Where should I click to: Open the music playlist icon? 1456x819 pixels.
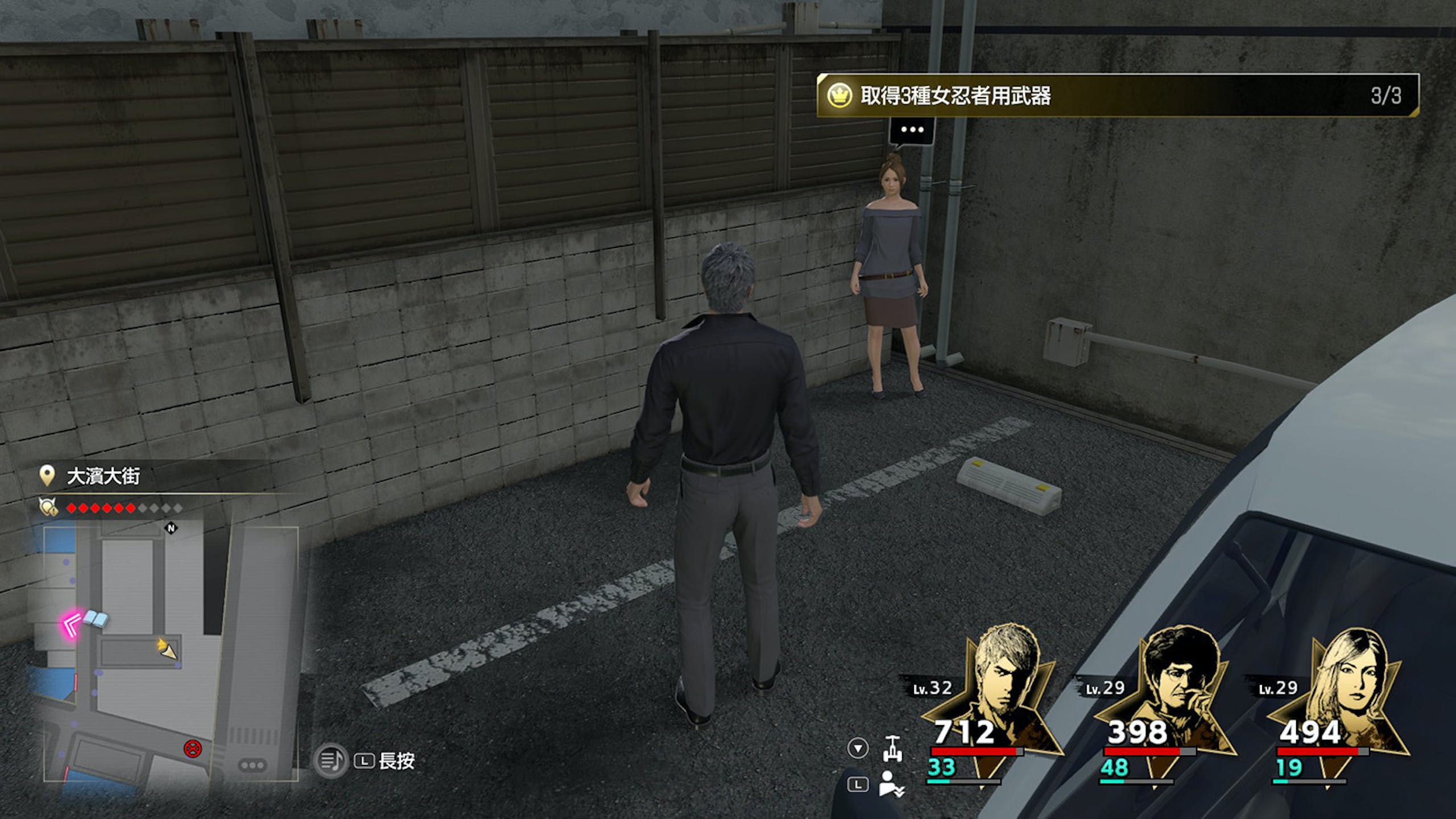pos(330,760)
